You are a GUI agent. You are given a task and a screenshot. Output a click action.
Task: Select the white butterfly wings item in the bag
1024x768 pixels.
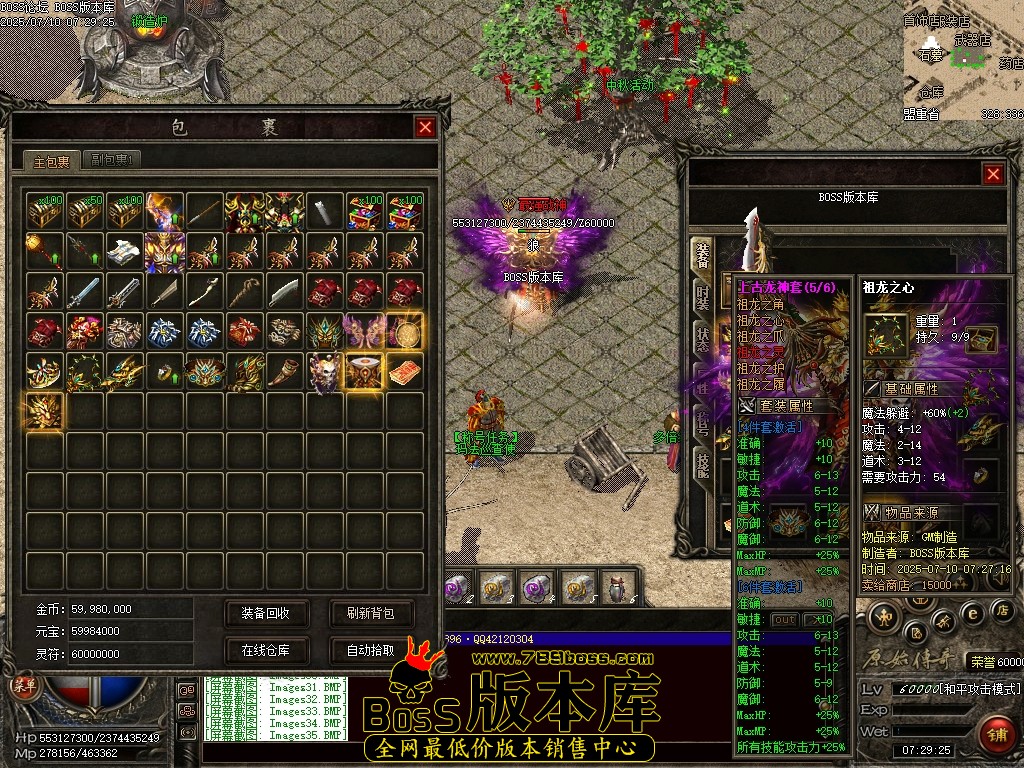364,330
